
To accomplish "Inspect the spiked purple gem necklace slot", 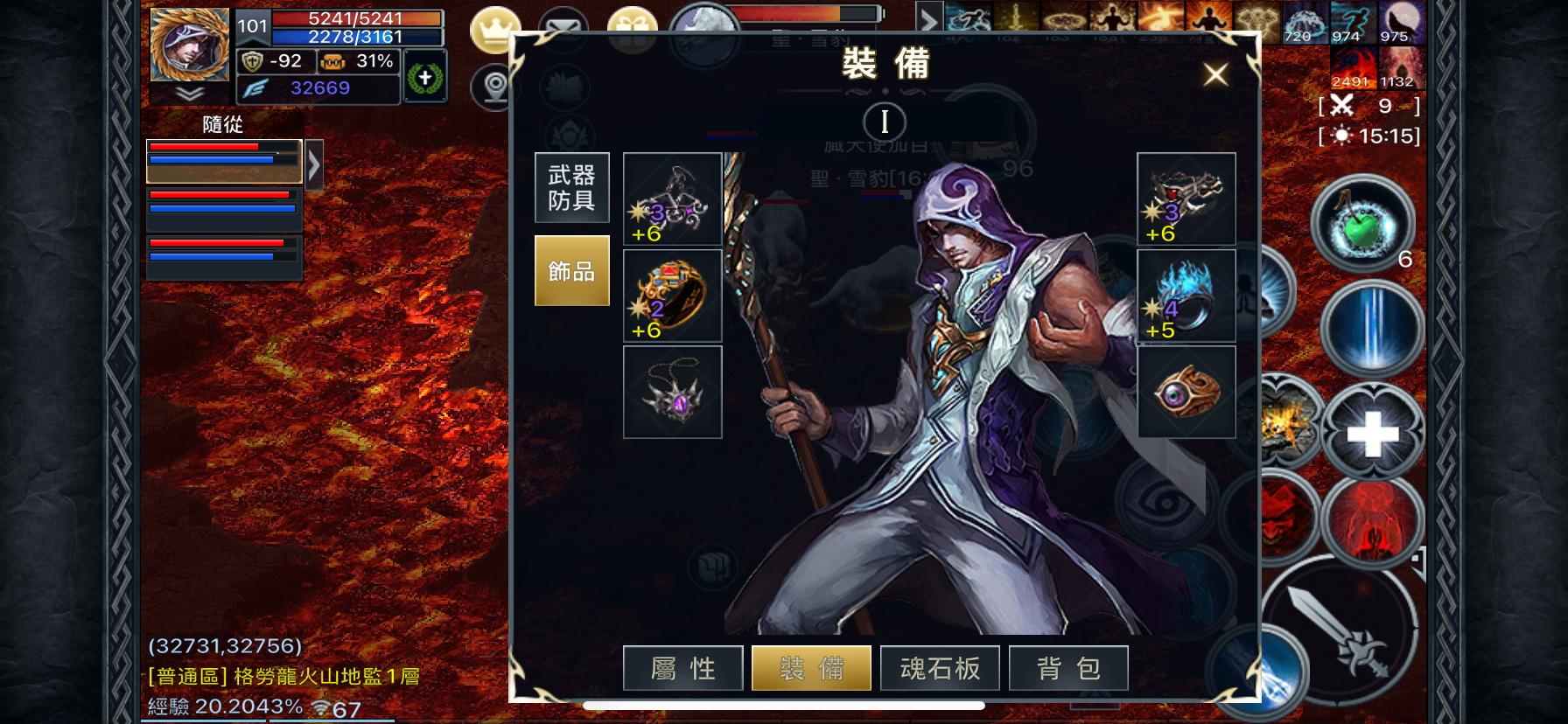I will (x=672, y=392).
